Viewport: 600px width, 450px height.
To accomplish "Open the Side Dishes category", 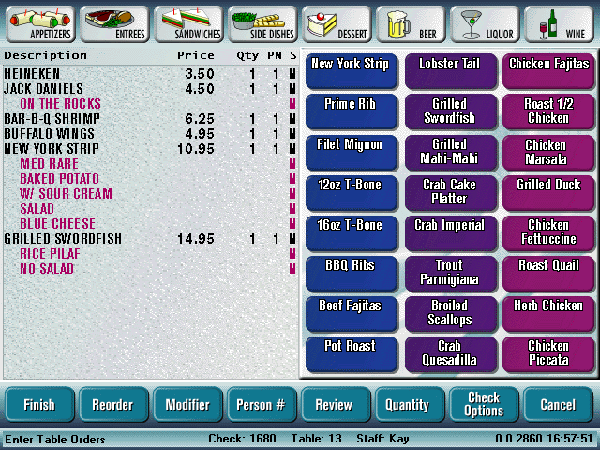I will pyautogui.click(x=264, y=21).
